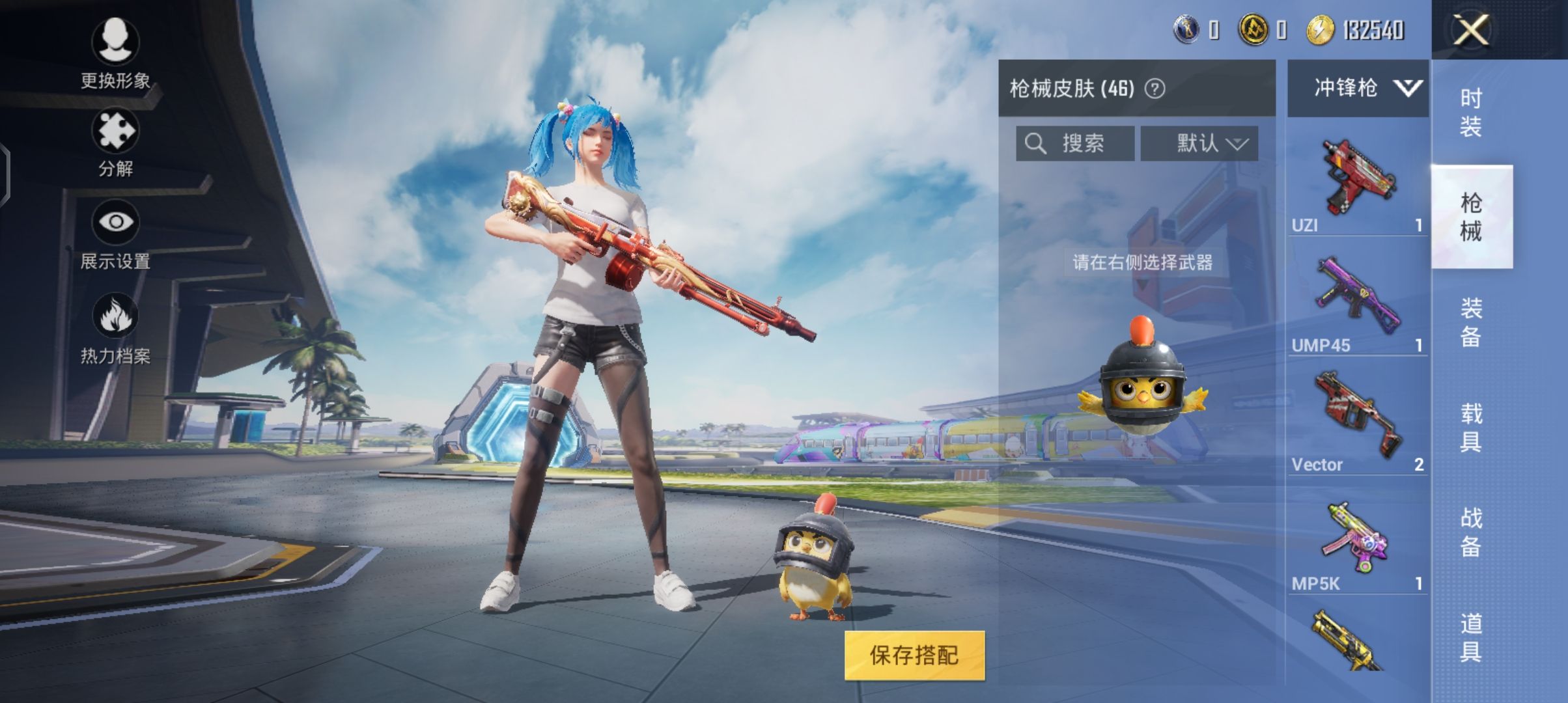Open the 战备 tab
The image size is (1568, 703).
1471,532
